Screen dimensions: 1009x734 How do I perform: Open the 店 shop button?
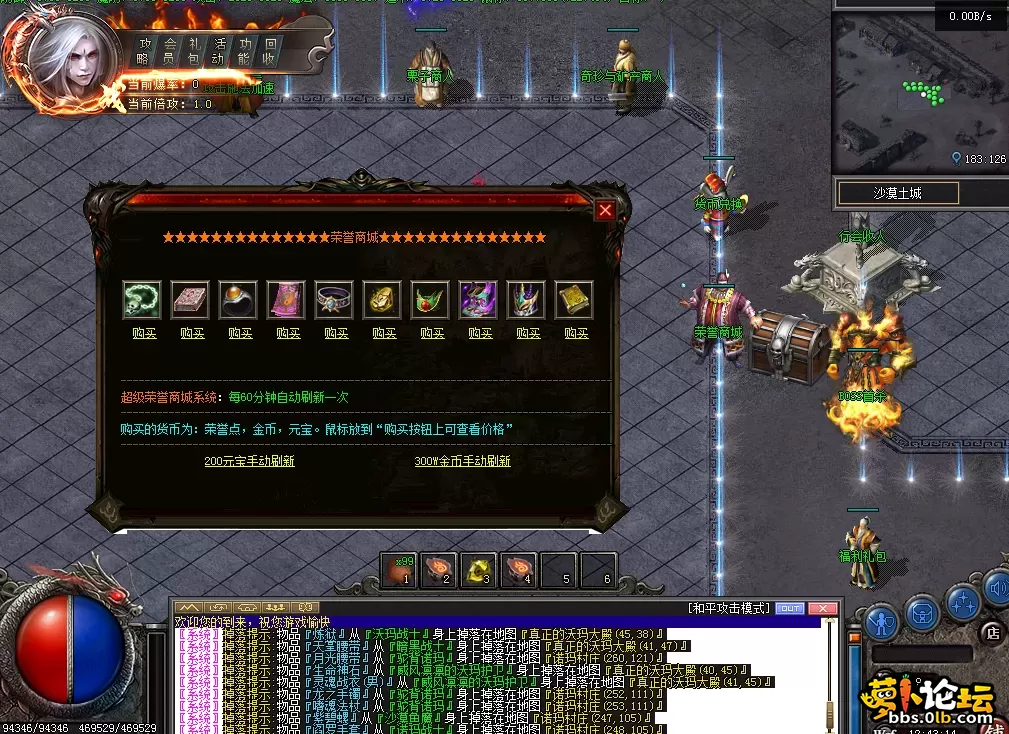[x=992, y=631]
